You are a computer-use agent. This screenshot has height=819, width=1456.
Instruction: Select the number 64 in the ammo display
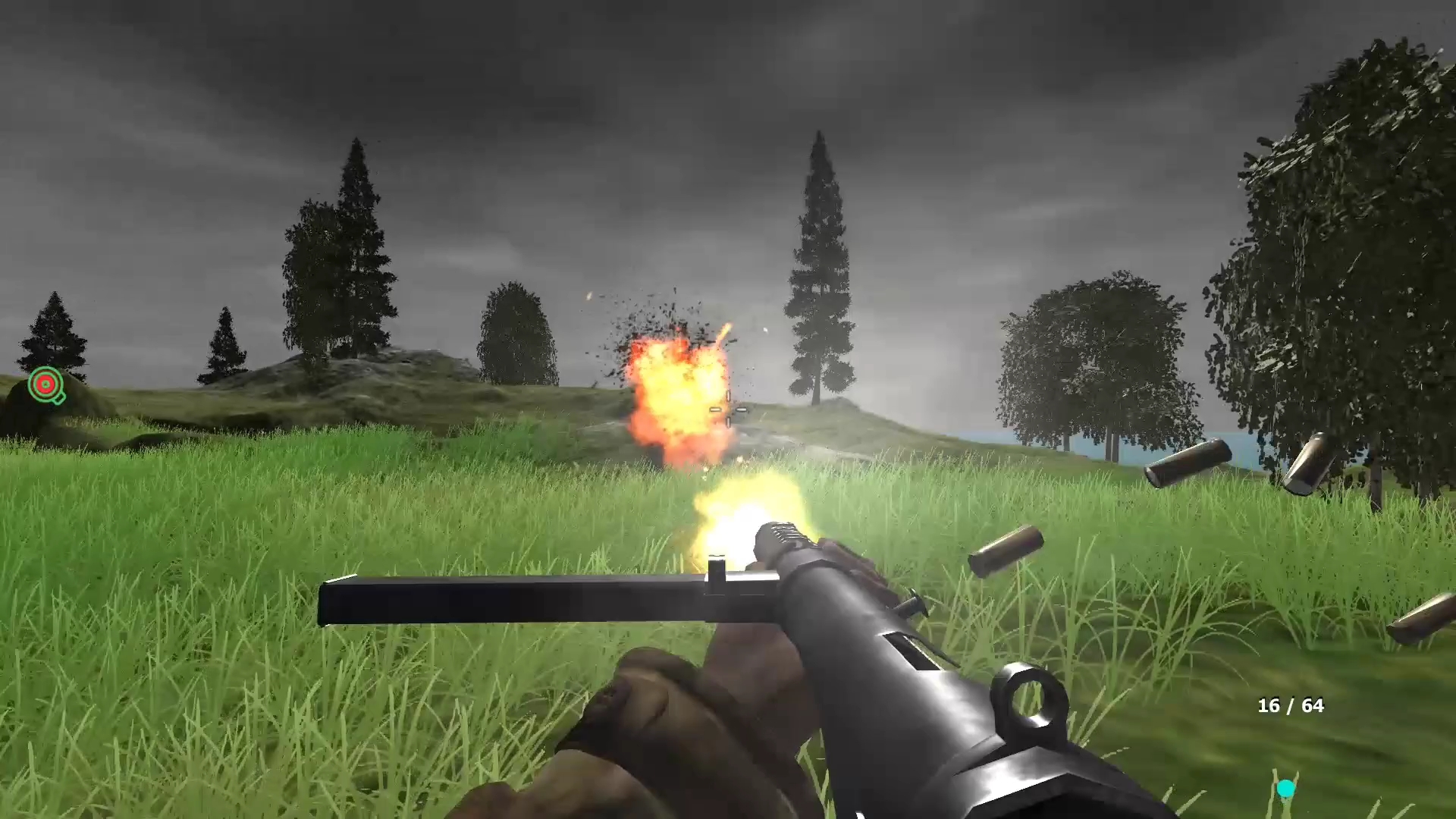coord(1313,705)
